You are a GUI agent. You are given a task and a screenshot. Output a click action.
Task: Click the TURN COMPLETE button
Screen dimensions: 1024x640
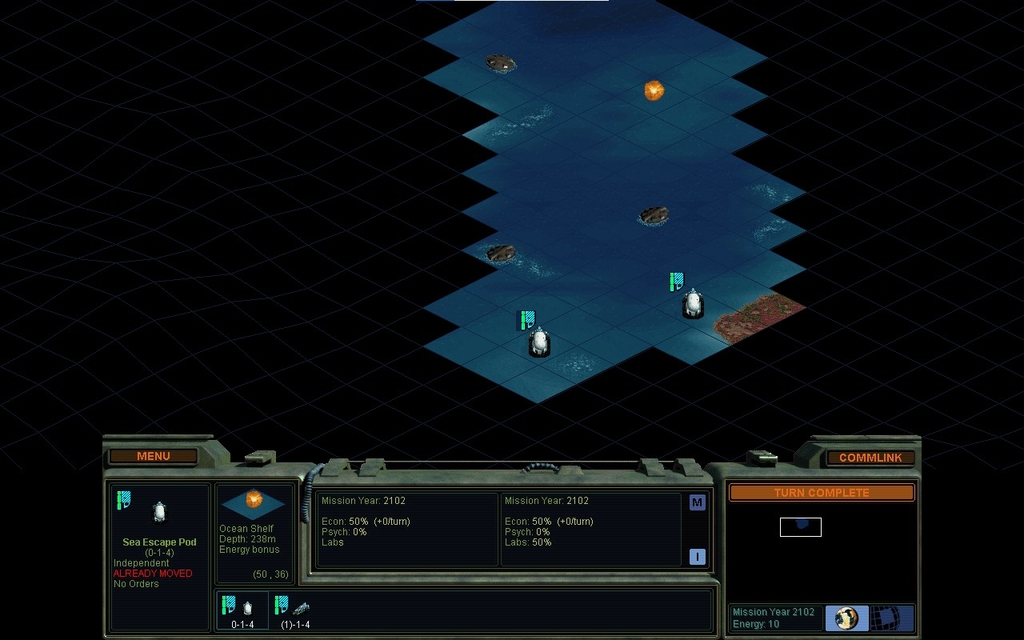point(821,493)
